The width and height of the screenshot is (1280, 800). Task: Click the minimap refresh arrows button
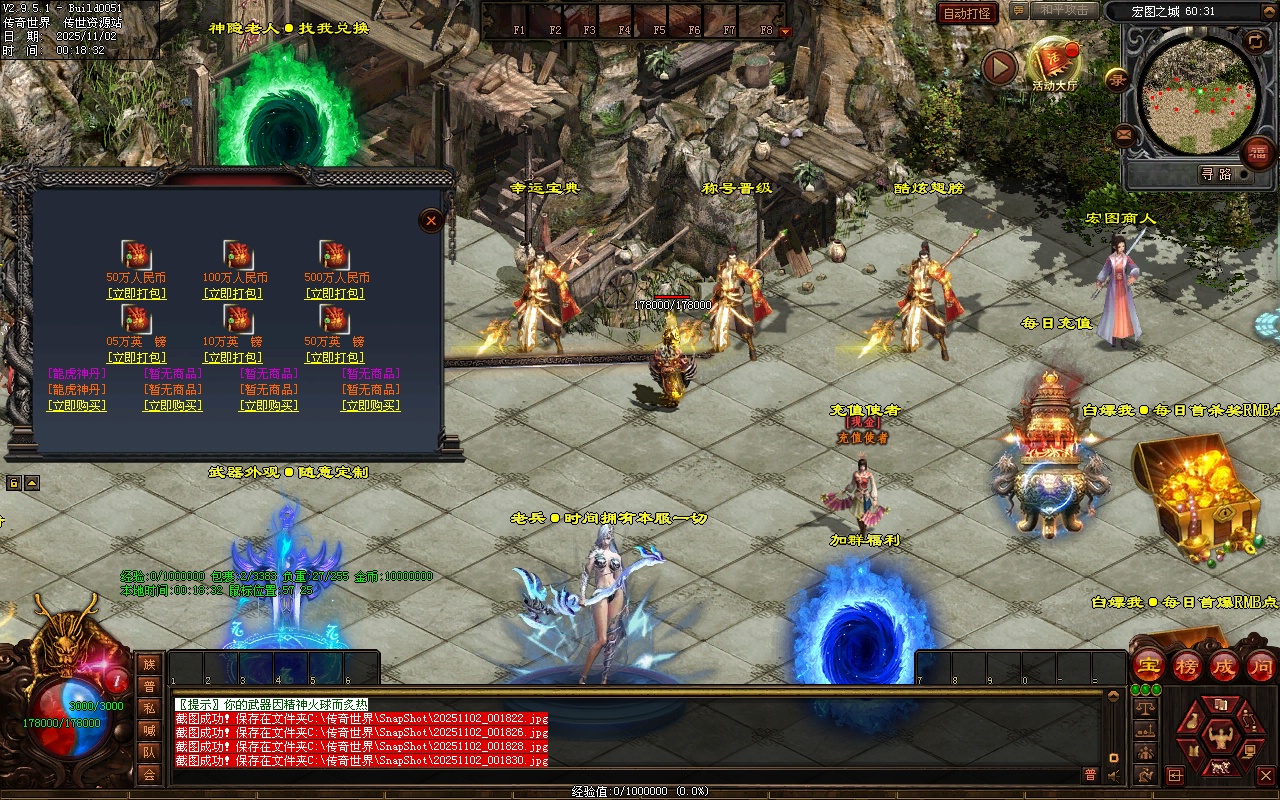click(1255, 41)
